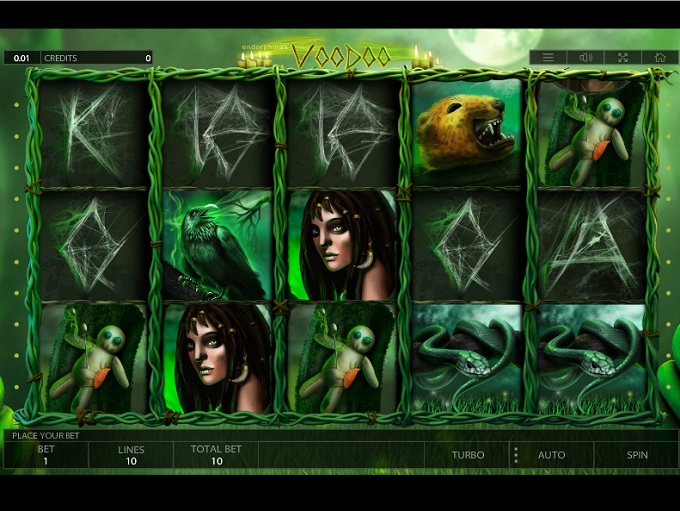This screenshot has width=680, height=511.
Task: Enter fullscreen mode
Action: pyautogui.click(x=623, y=58)
